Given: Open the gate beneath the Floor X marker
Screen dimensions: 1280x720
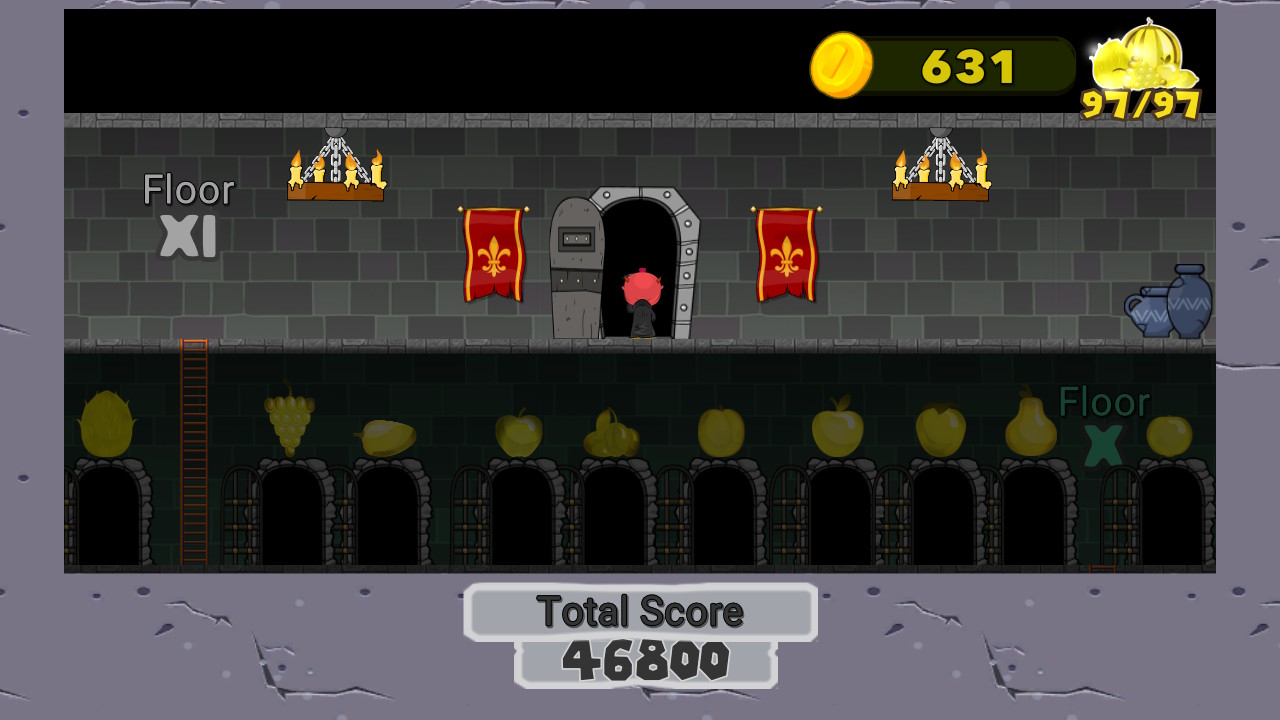Looking at the screenshot, I should click(1118, 510).
